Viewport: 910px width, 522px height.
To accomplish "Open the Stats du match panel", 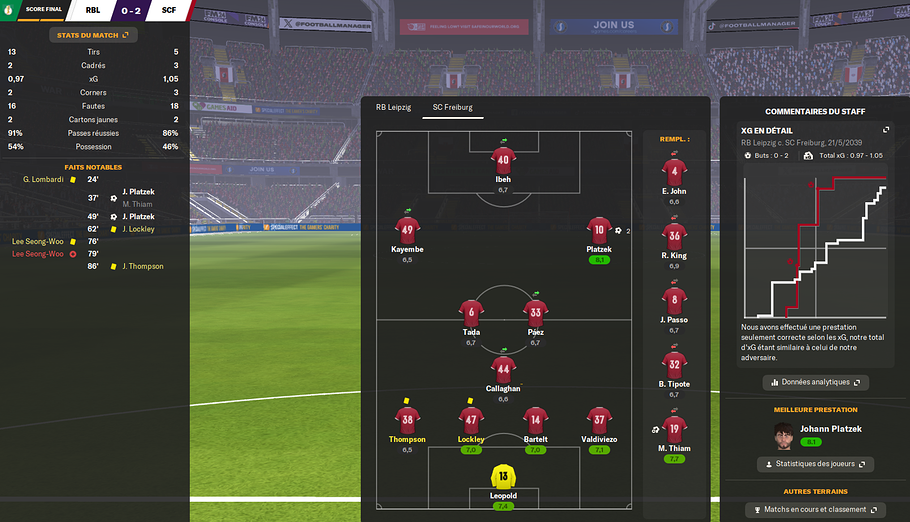I will click(x=94, y=35).
